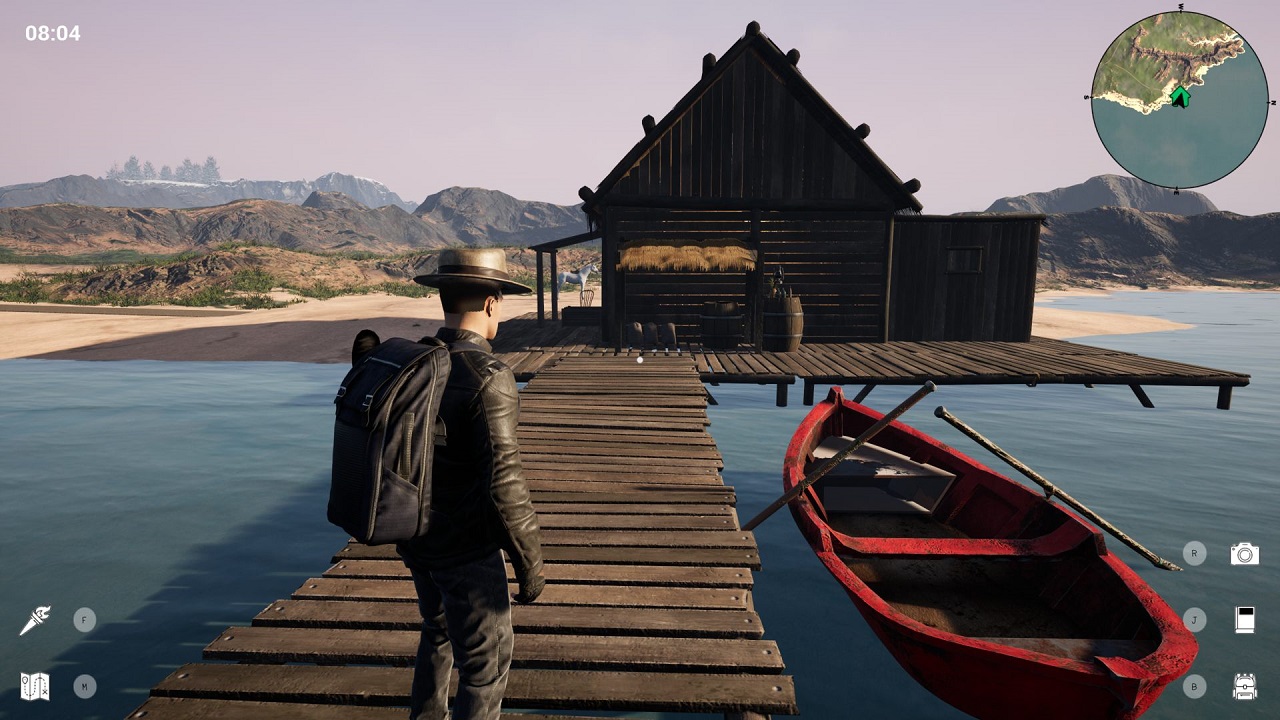Activate the camera photo mode icon
The width and height of the screenshot is (1280, 720).
pos(1244,554)
